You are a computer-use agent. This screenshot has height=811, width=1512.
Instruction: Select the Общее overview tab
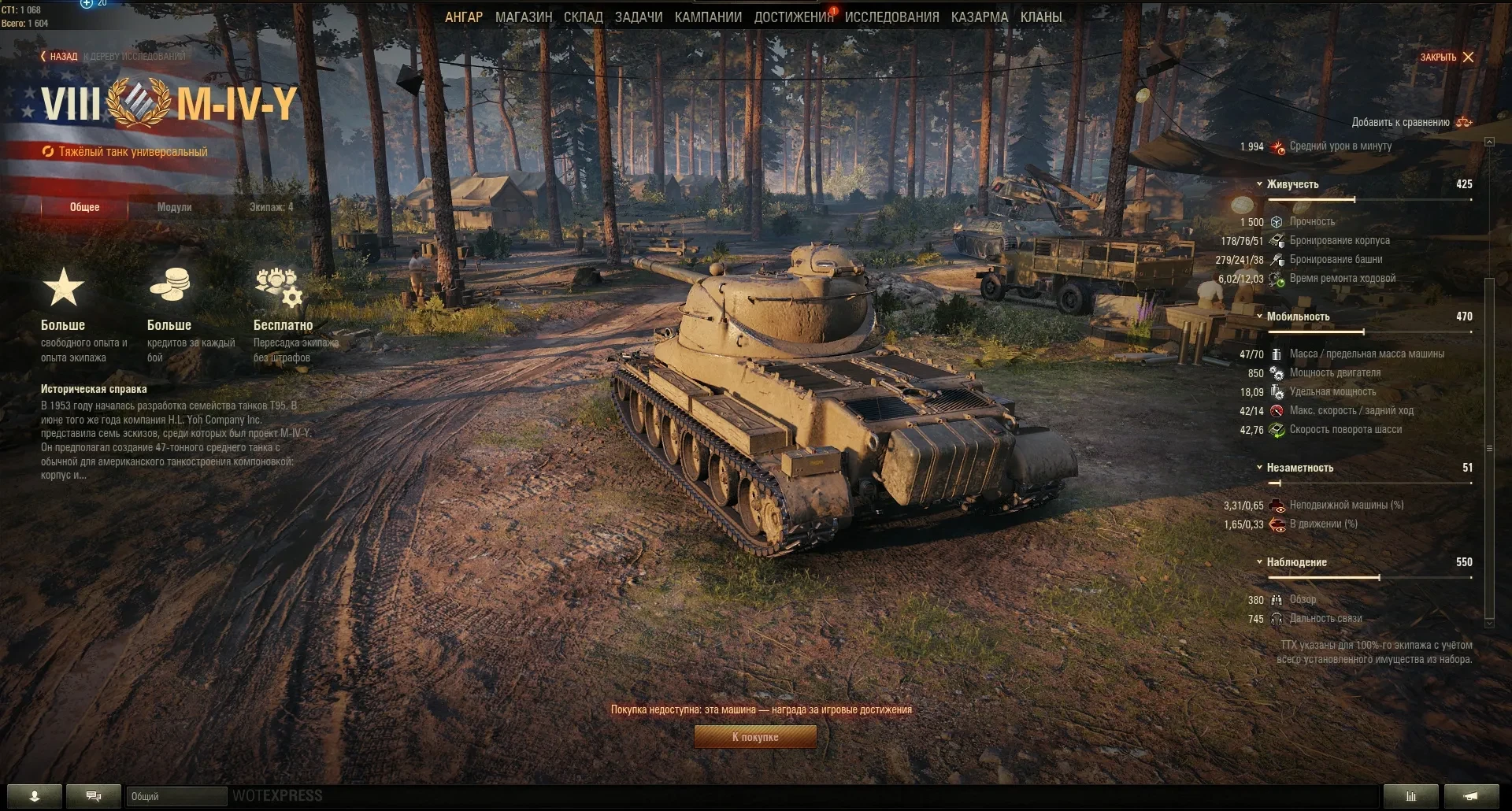click(x=85, y=207)
